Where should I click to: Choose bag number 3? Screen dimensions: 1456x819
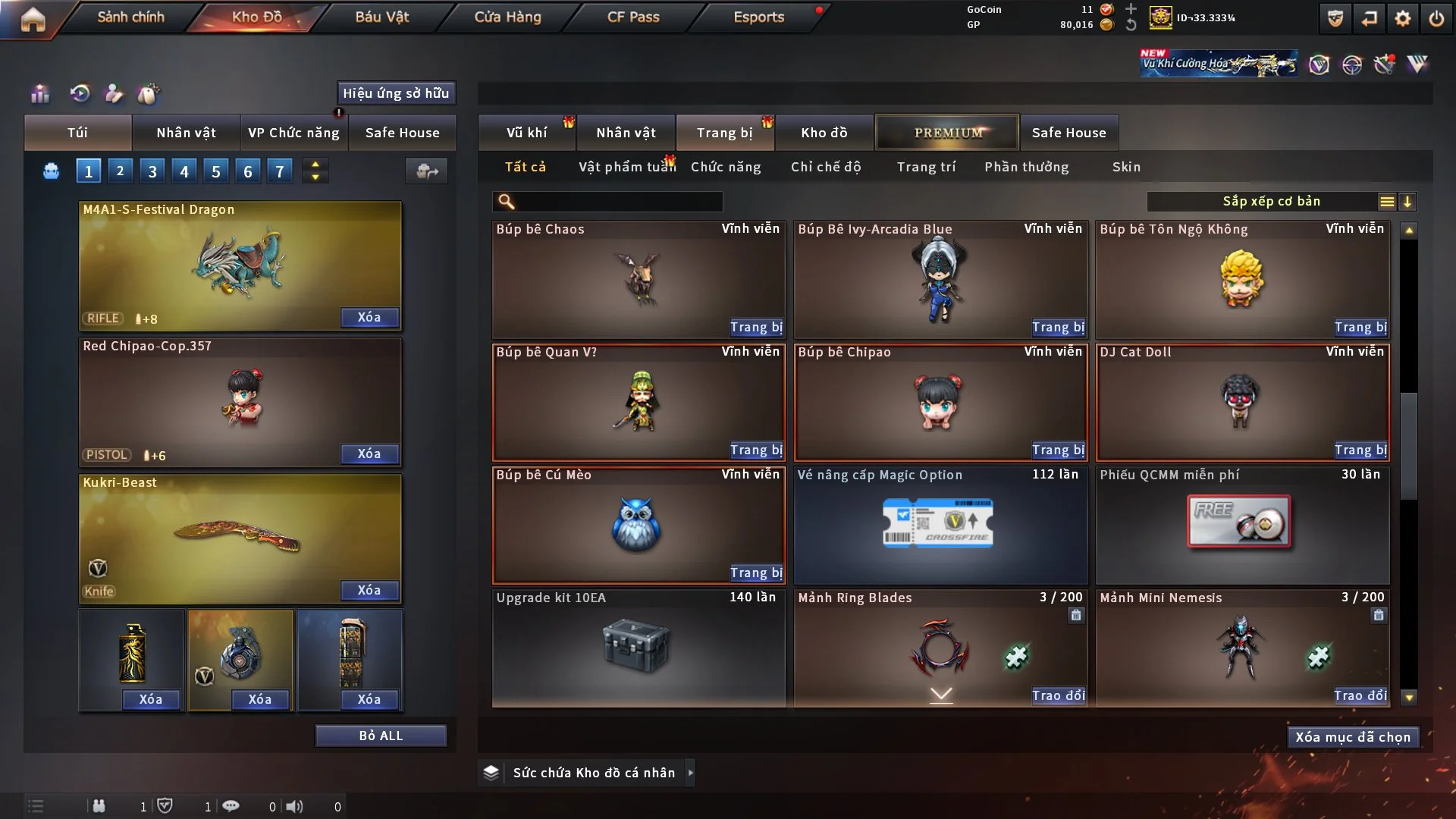(x=152, y=171)
